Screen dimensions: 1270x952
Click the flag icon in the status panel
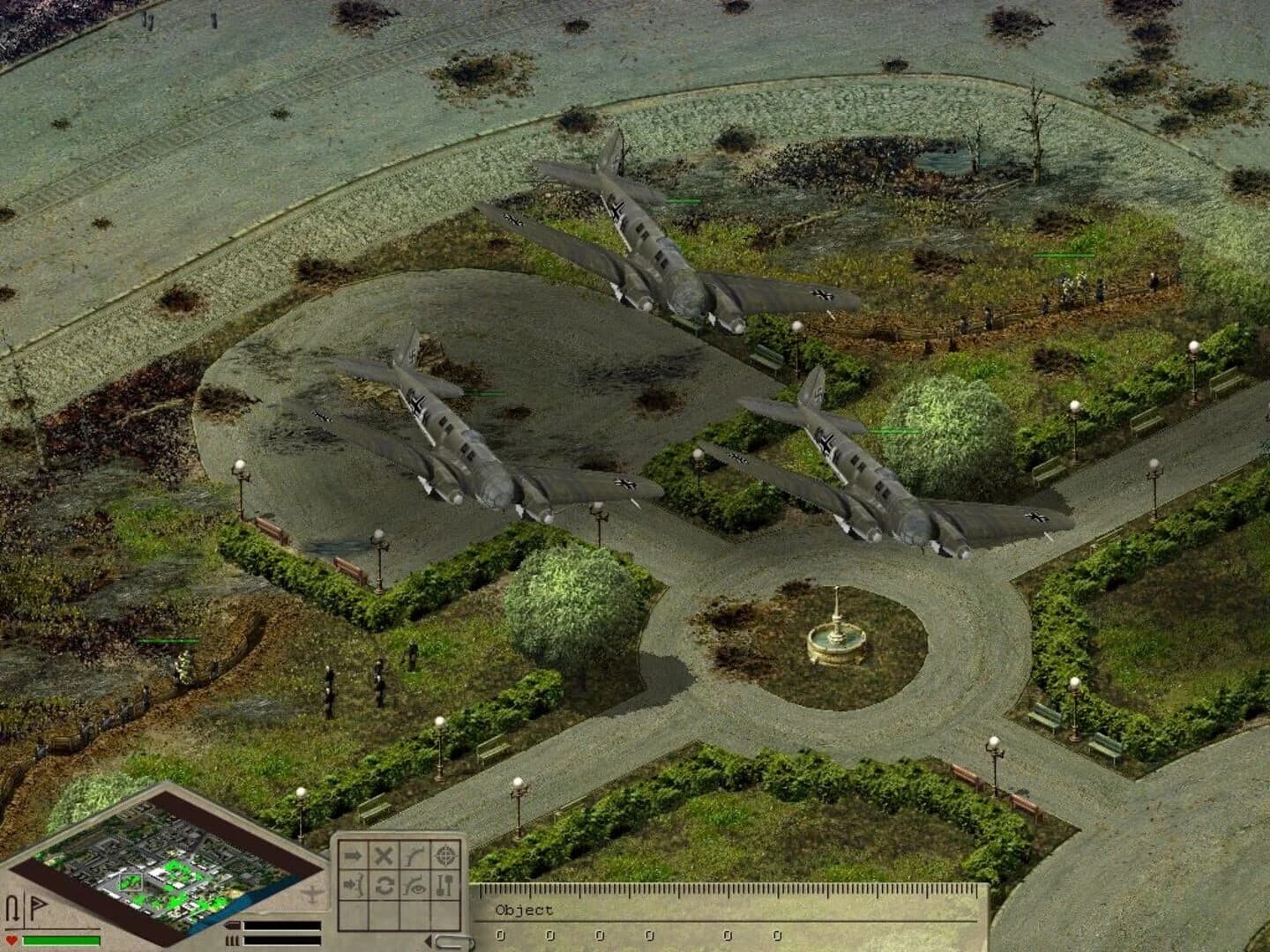[x=39, y=904]
